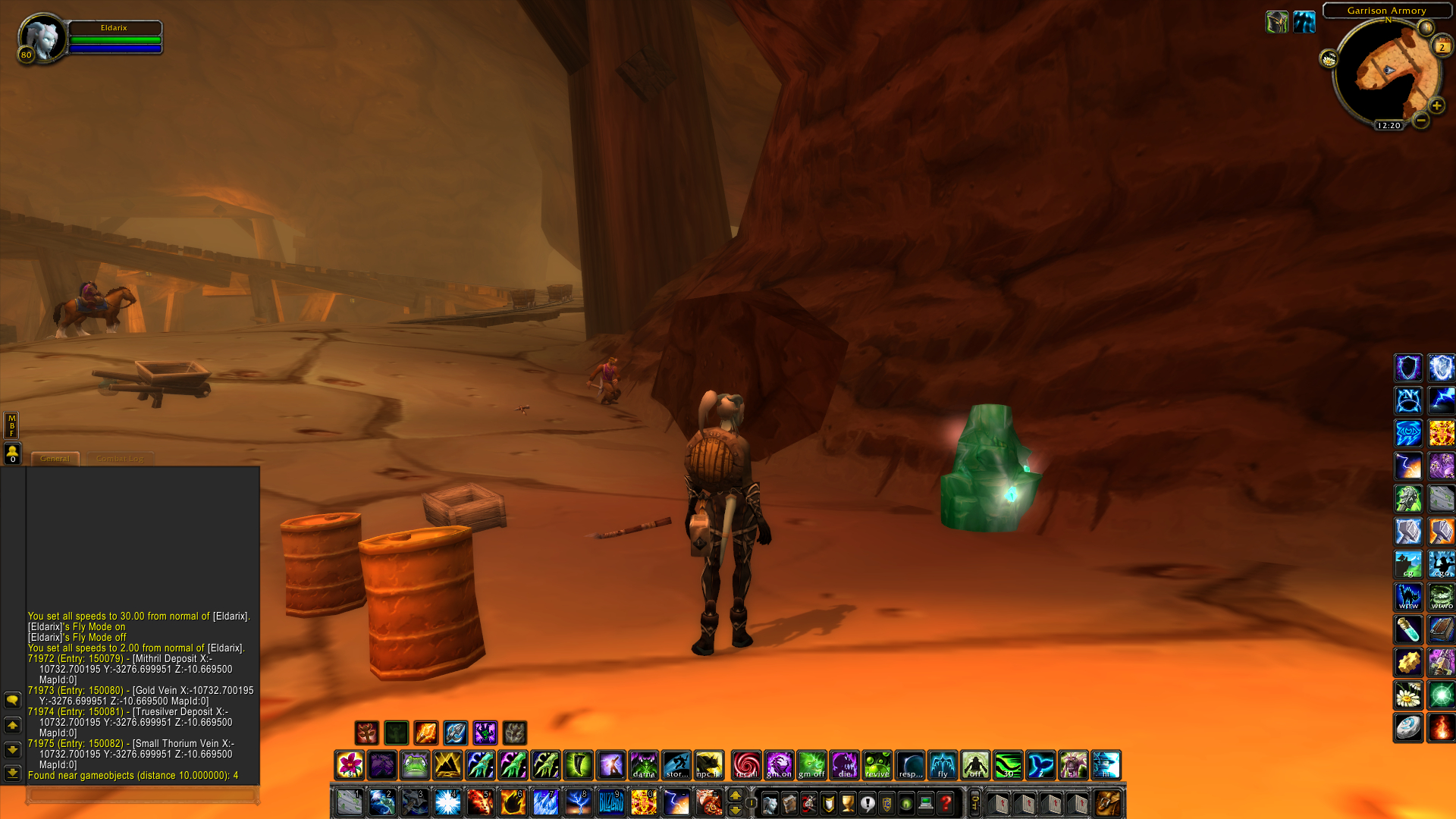Image resolution: width=1456 pixels, height=819 pixels.
Task: Toggle flight with the fly macro
Action: [x=943, y=764]
